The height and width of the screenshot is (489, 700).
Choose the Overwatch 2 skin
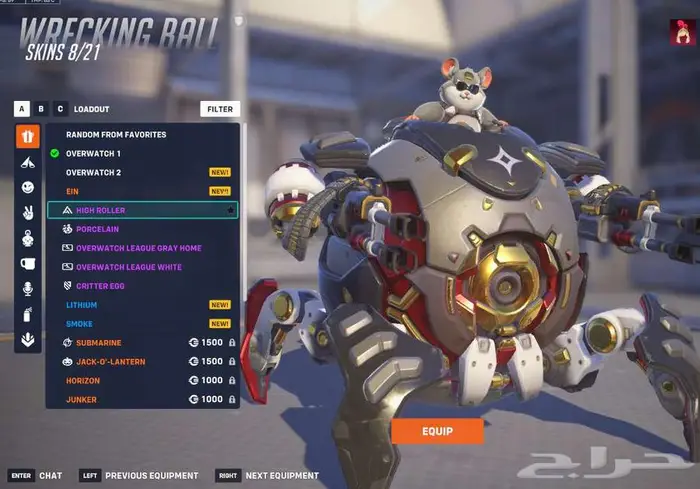coord(93,172)
